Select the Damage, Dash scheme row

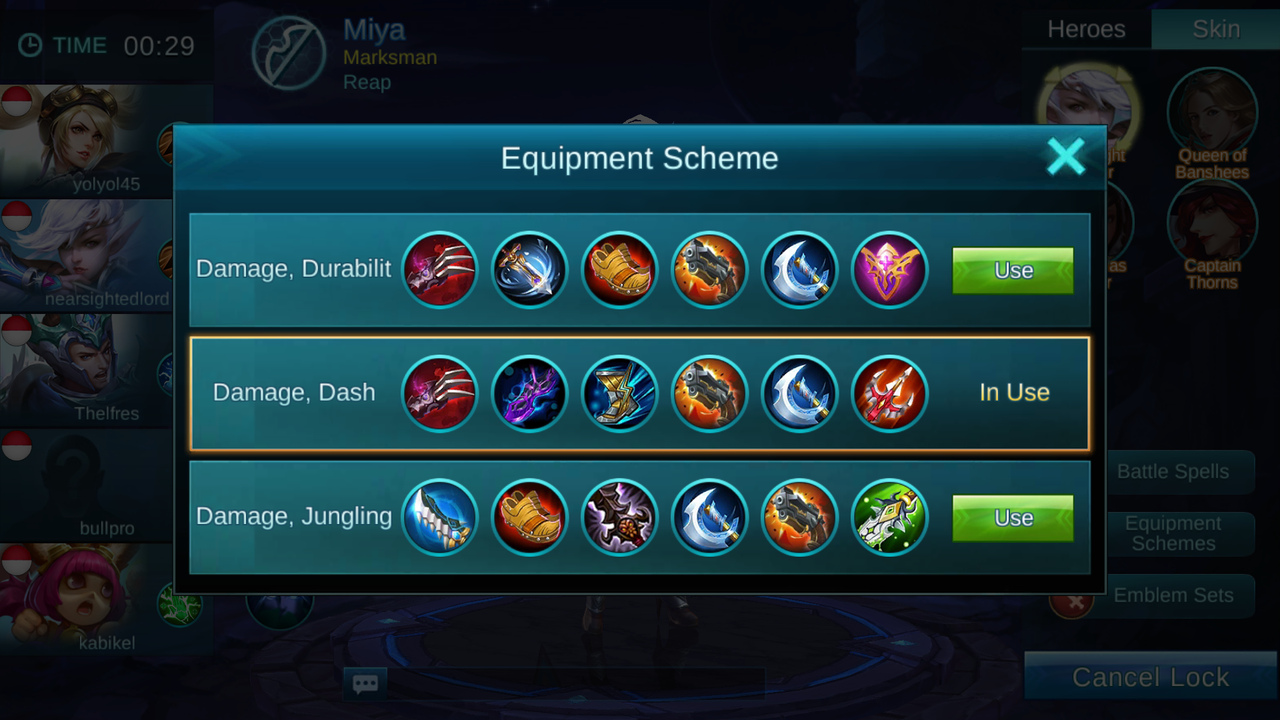pos(294,393)
